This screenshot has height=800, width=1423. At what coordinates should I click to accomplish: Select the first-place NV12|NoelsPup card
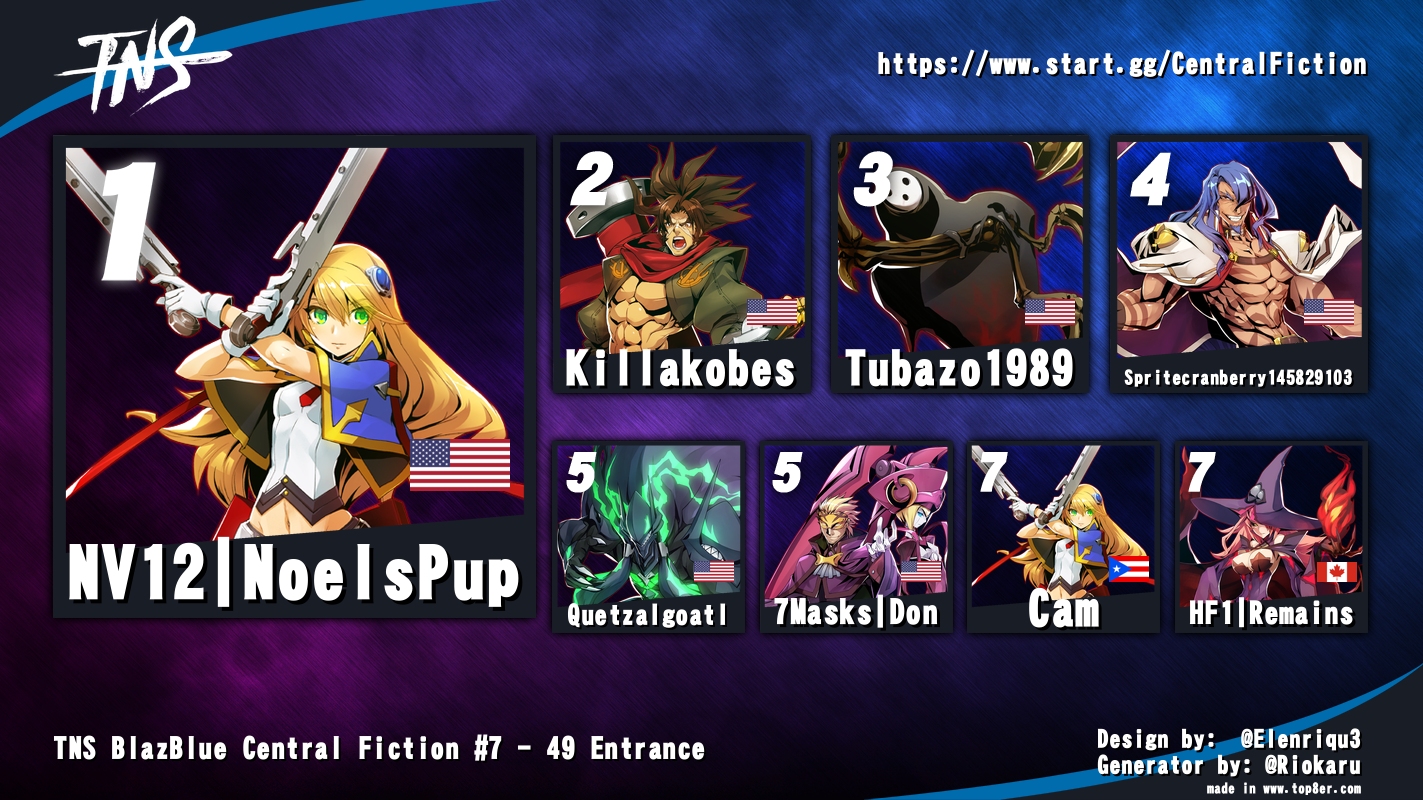pyautogui.click(x=294, y=375)
